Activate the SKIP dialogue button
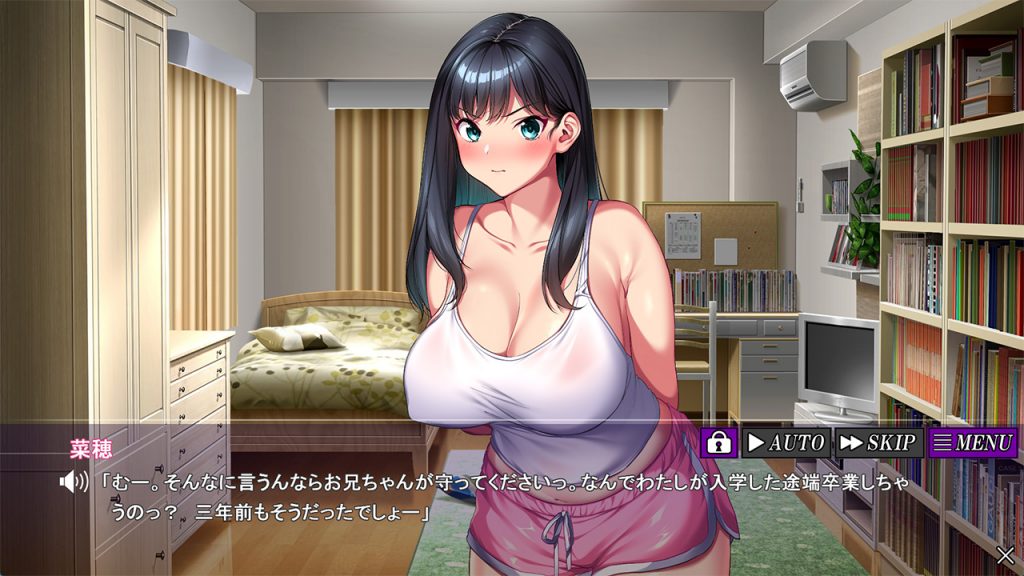 tap(879, 442)
